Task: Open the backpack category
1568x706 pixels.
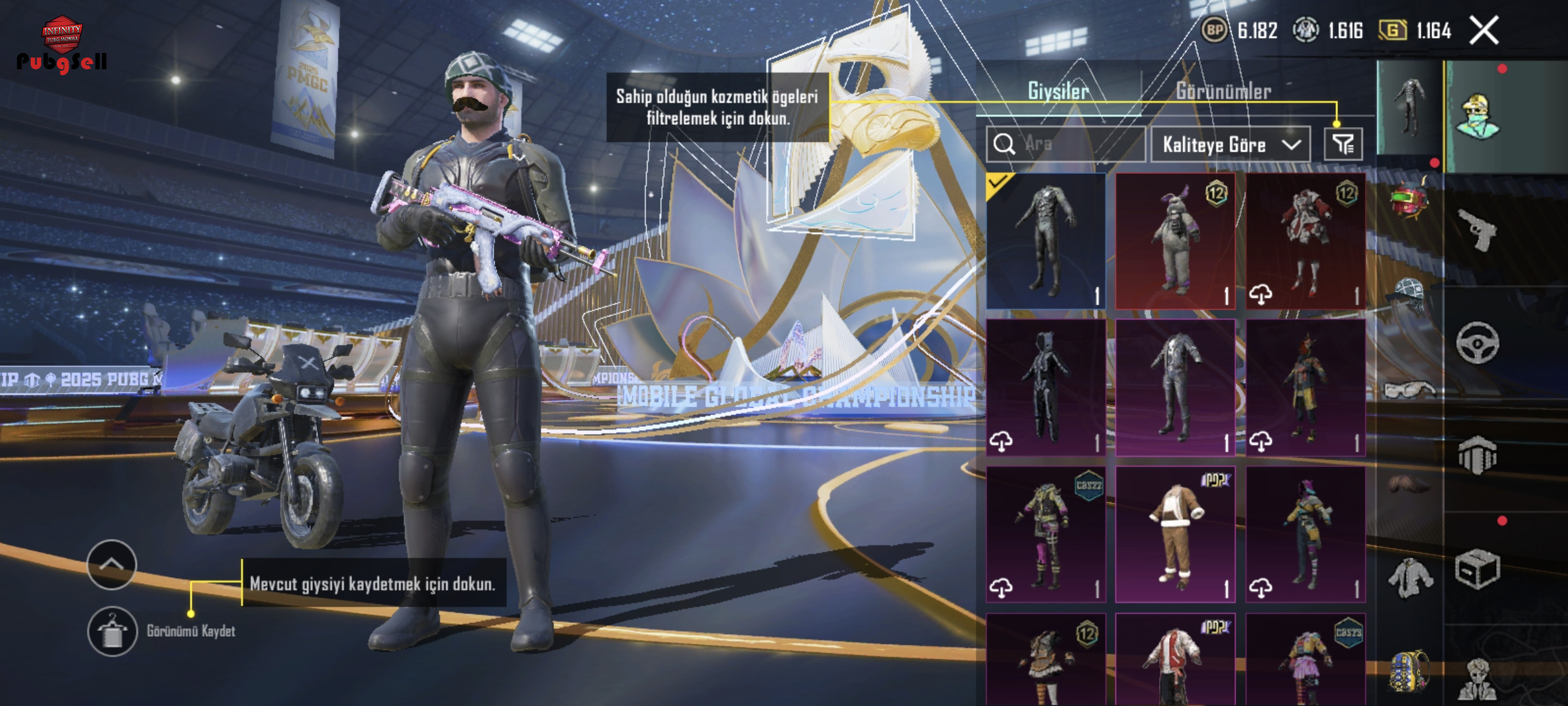Action: [1409, 670]
